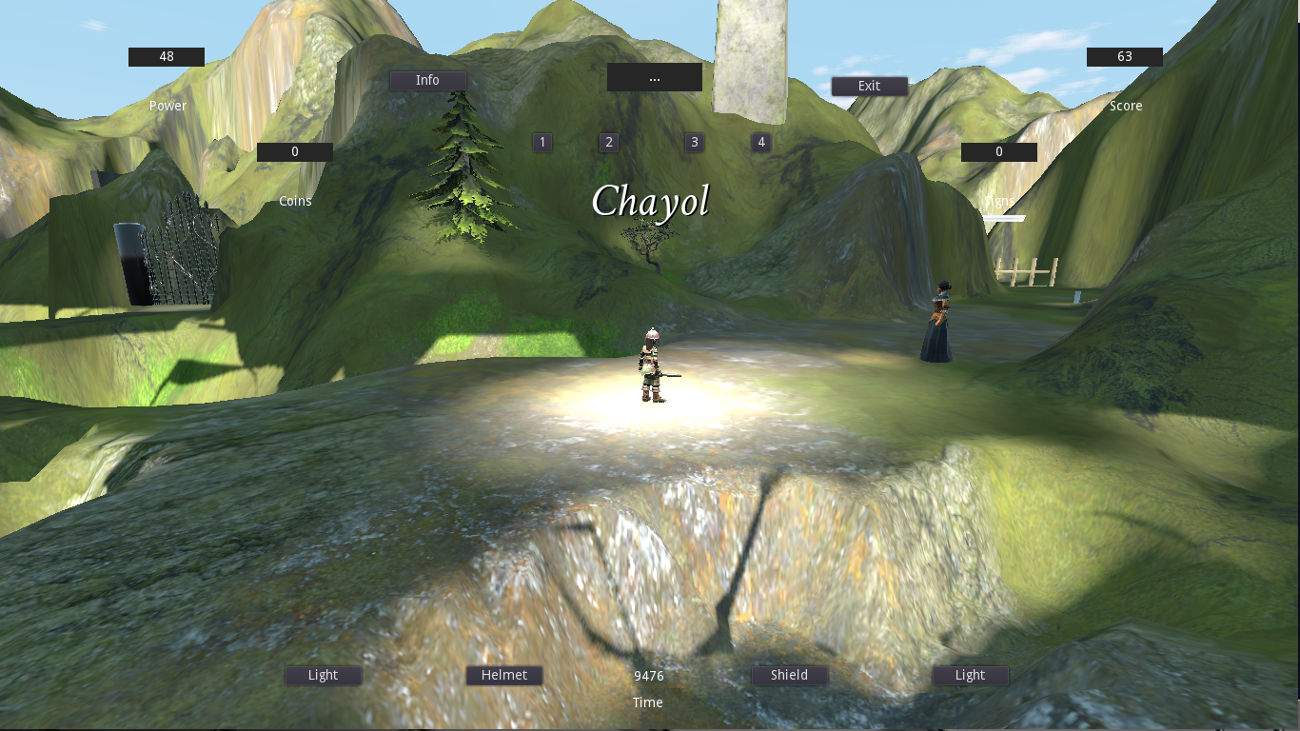The width and height of the screenshot is (1300, 731).
Task: Select hotkey slot 1
Action: coord(542,142)
